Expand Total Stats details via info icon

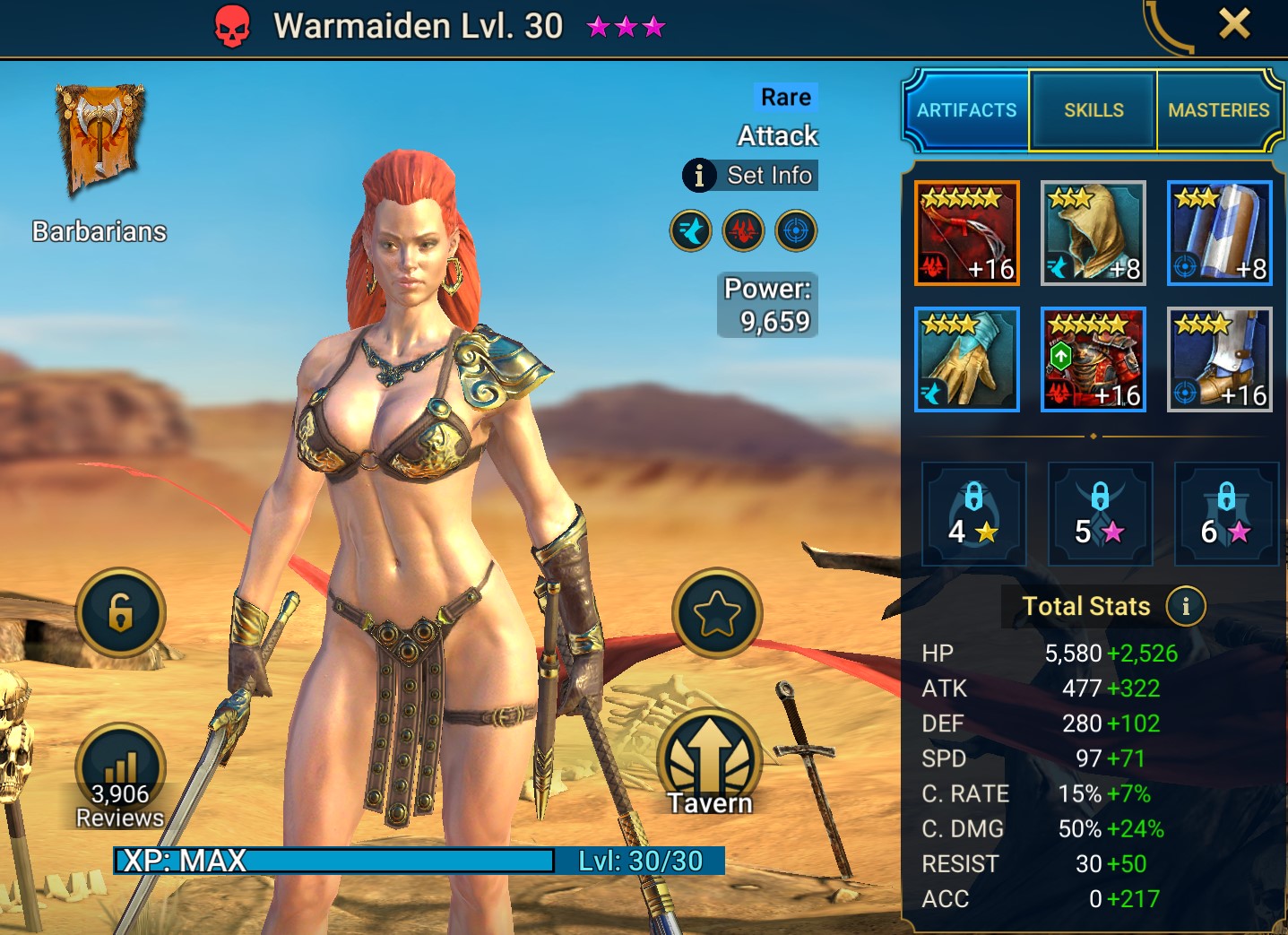tap(1186, 606)
